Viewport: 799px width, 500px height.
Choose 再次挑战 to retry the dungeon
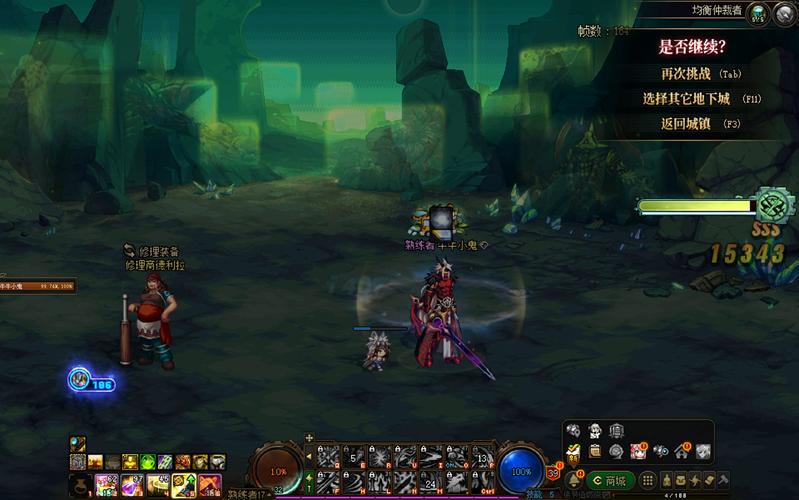pyautogui.click(x=691, y=73)
